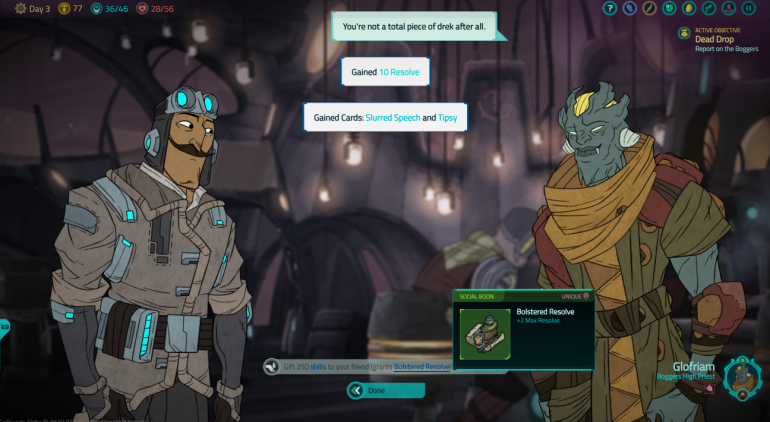Select gift 250 shills to your friend
The height and width of the screenshot is (422, 770).
tap(357, 367)
